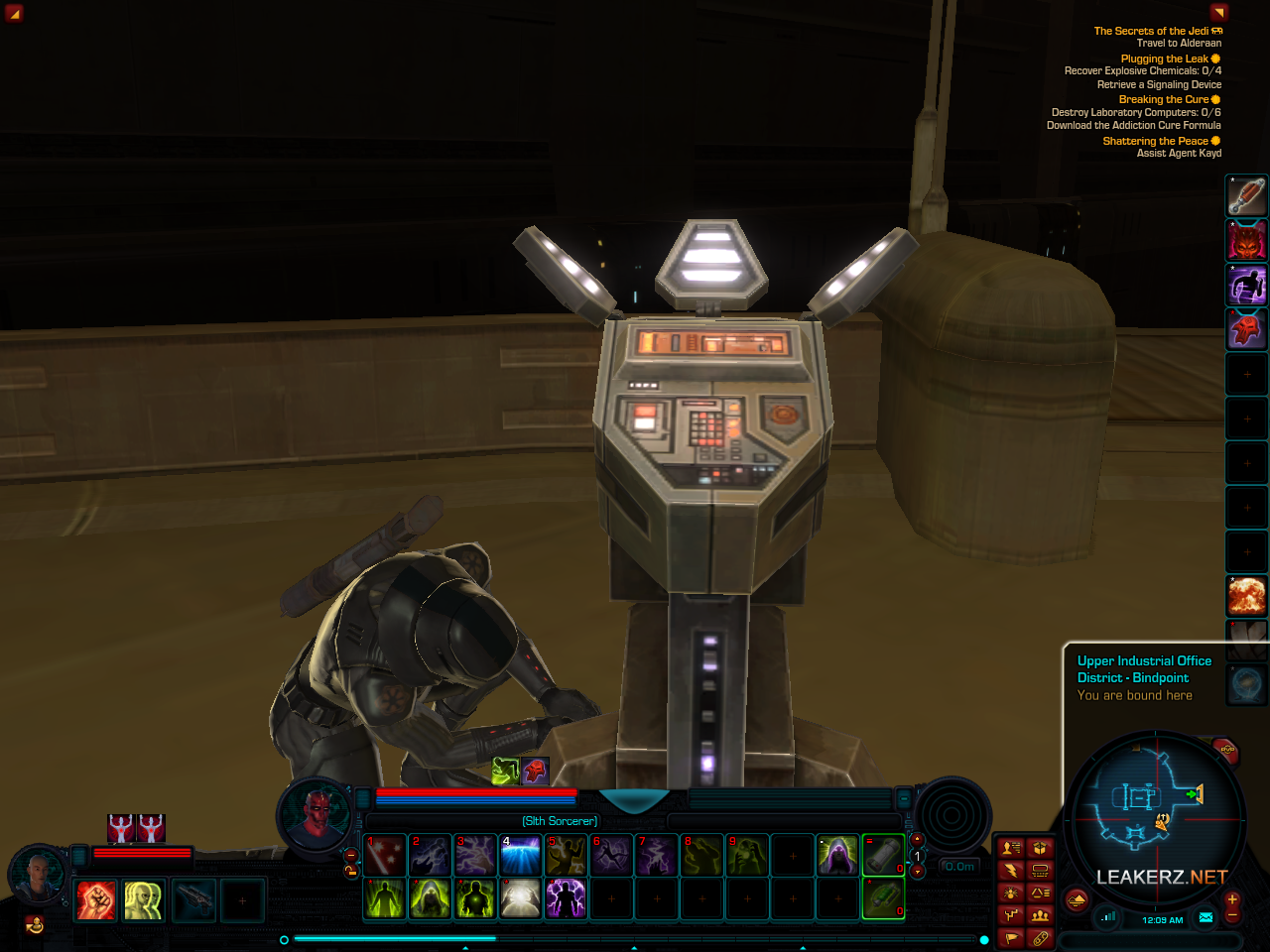Use the explosion ability in right sidebar
Viewport: 1270px width, 952px height.
[x=1247, y=595]
